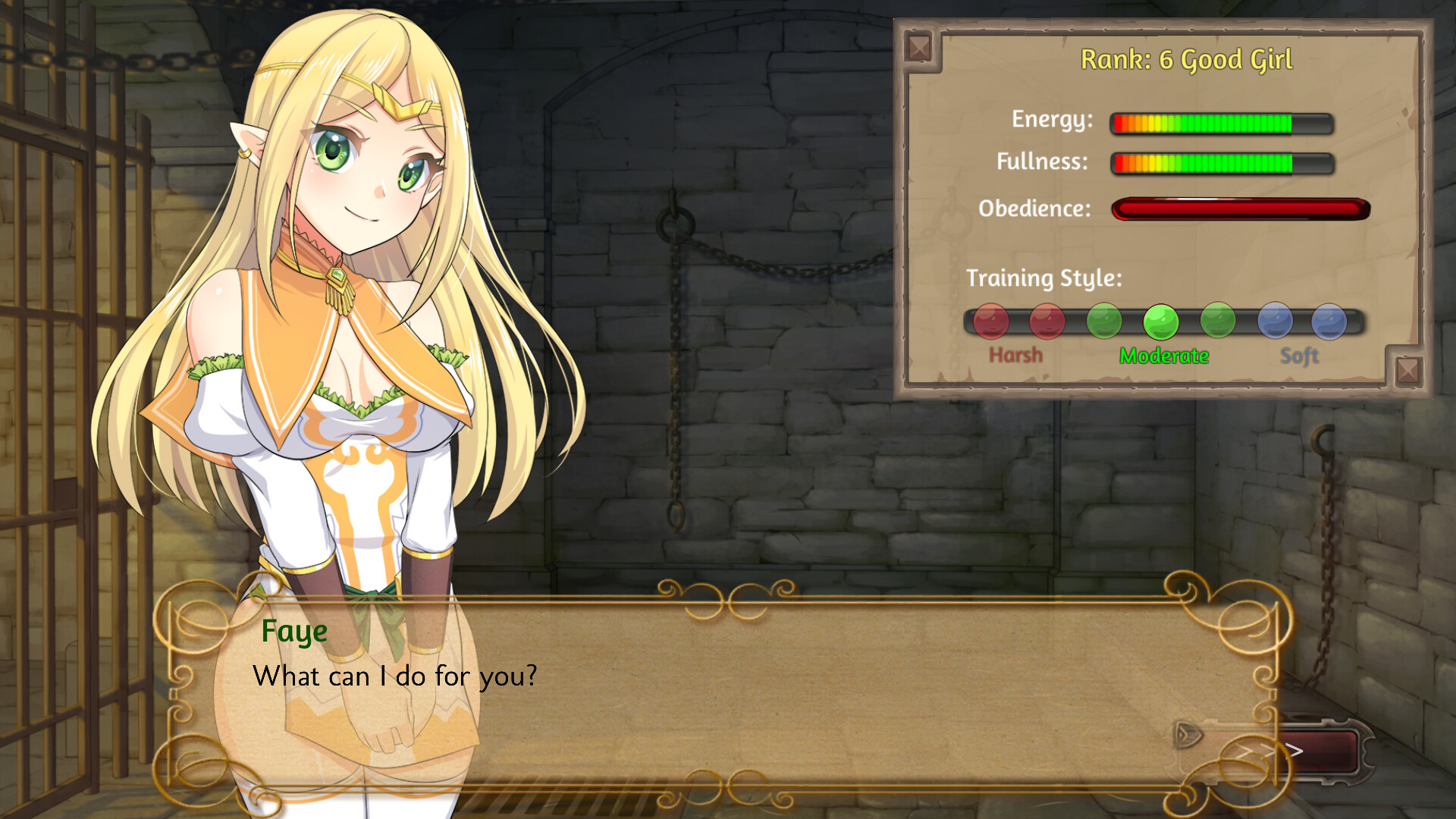Click the "Rank: 6 Good Girl" heading
The image size is (1456, 819).
point(1188,59)
